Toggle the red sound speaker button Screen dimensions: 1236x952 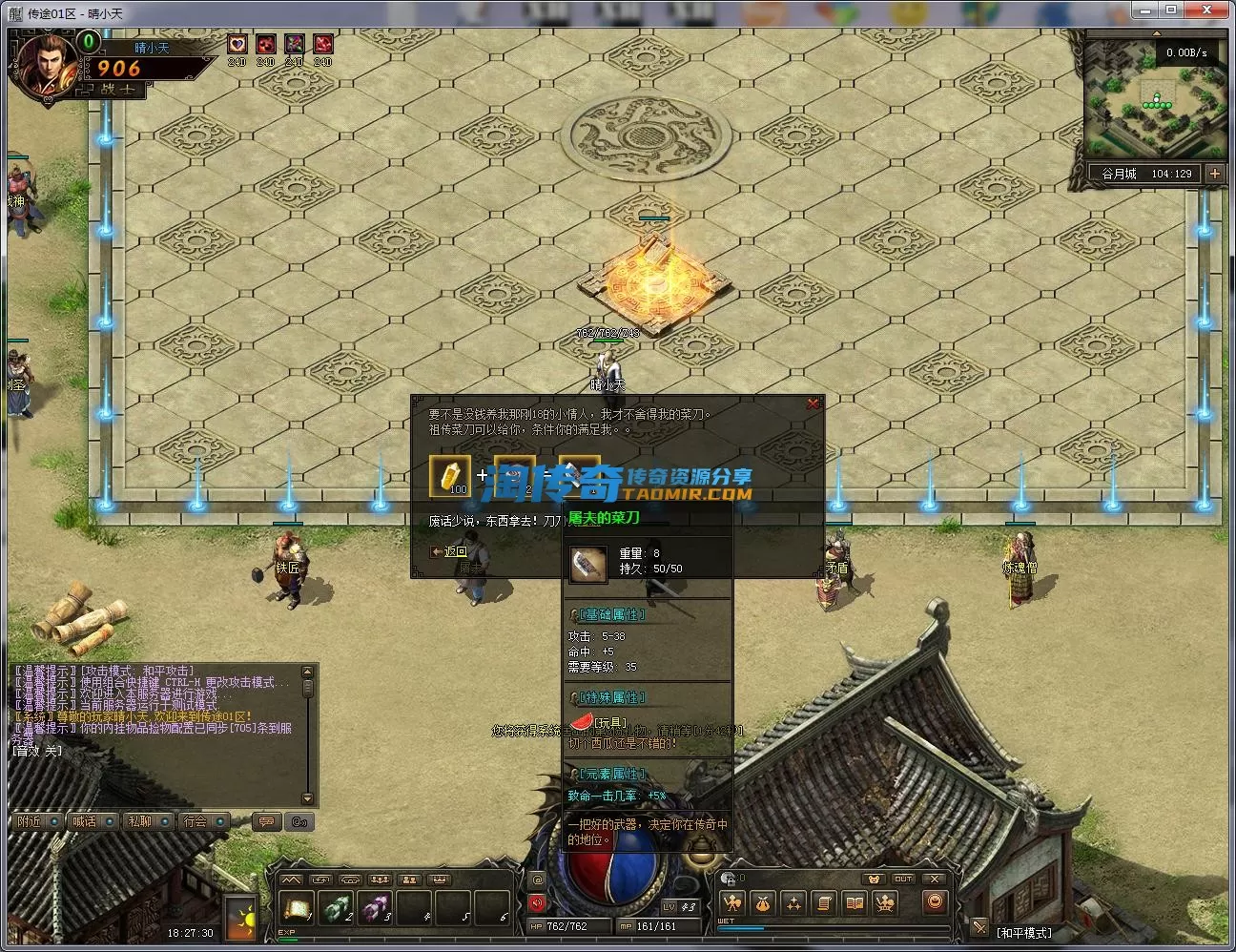536,902
